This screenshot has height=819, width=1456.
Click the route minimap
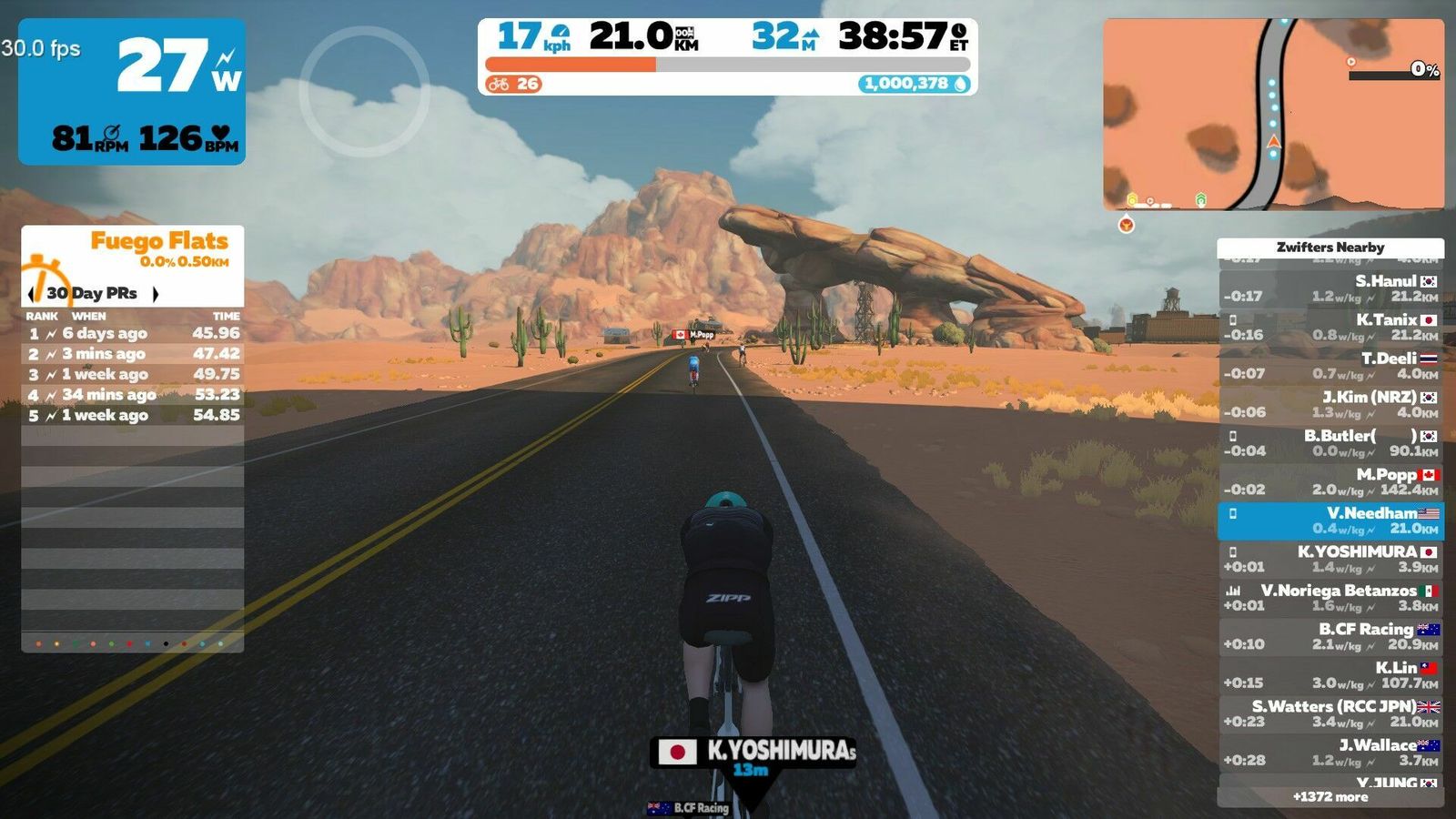point(1273,115)
